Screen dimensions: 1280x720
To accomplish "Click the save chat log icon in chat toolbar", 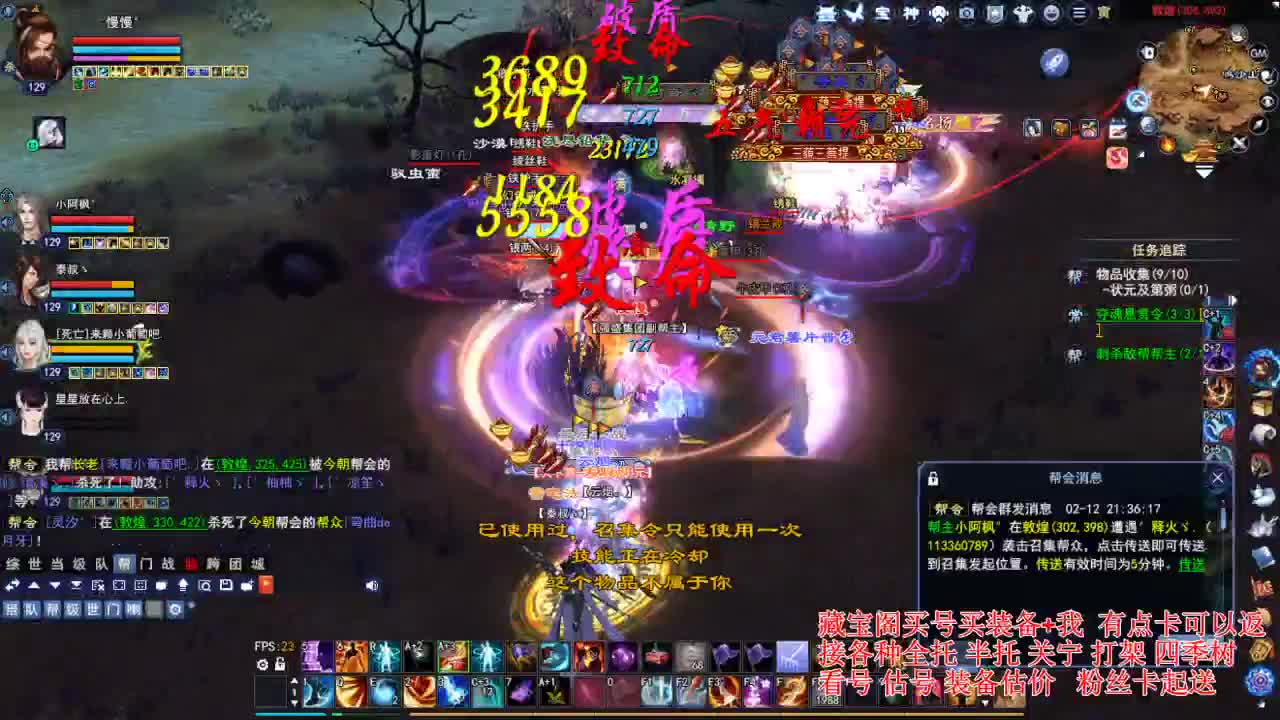I will pos(226,585).
